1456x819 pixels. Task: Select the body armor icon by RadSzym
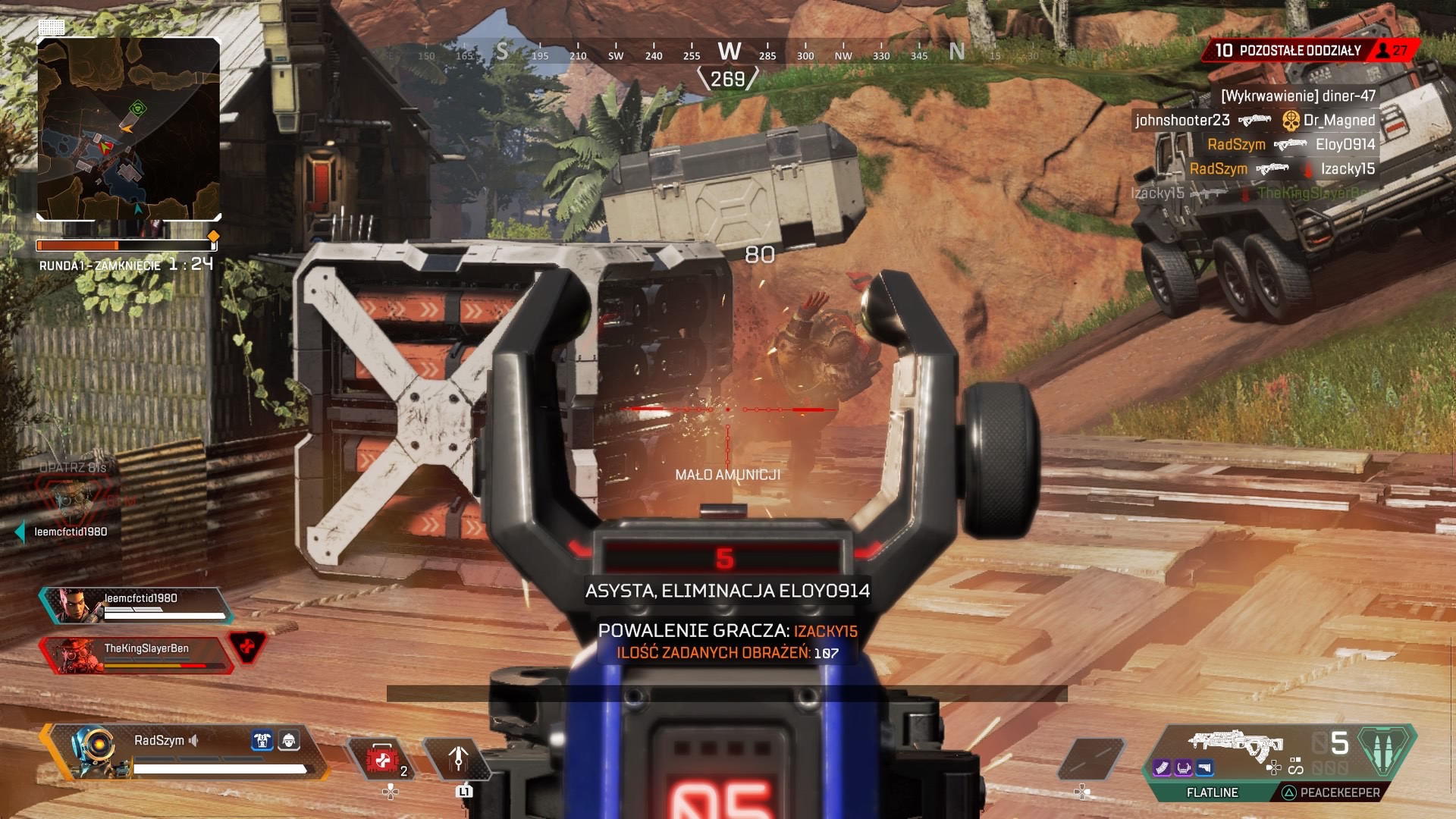(x=262, y=740)
